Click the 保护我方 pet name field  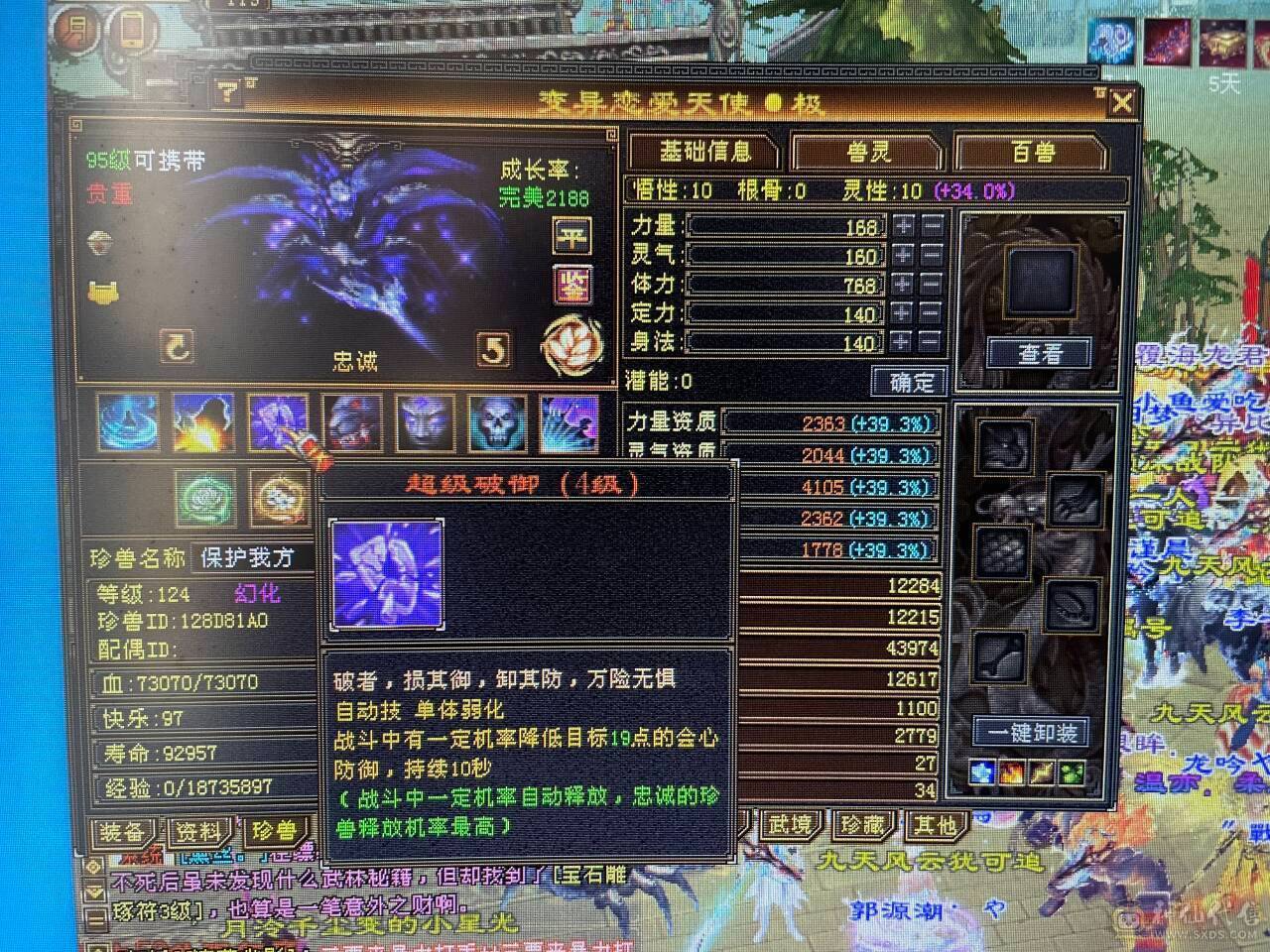pyautogui.click(x=246, y=558)
